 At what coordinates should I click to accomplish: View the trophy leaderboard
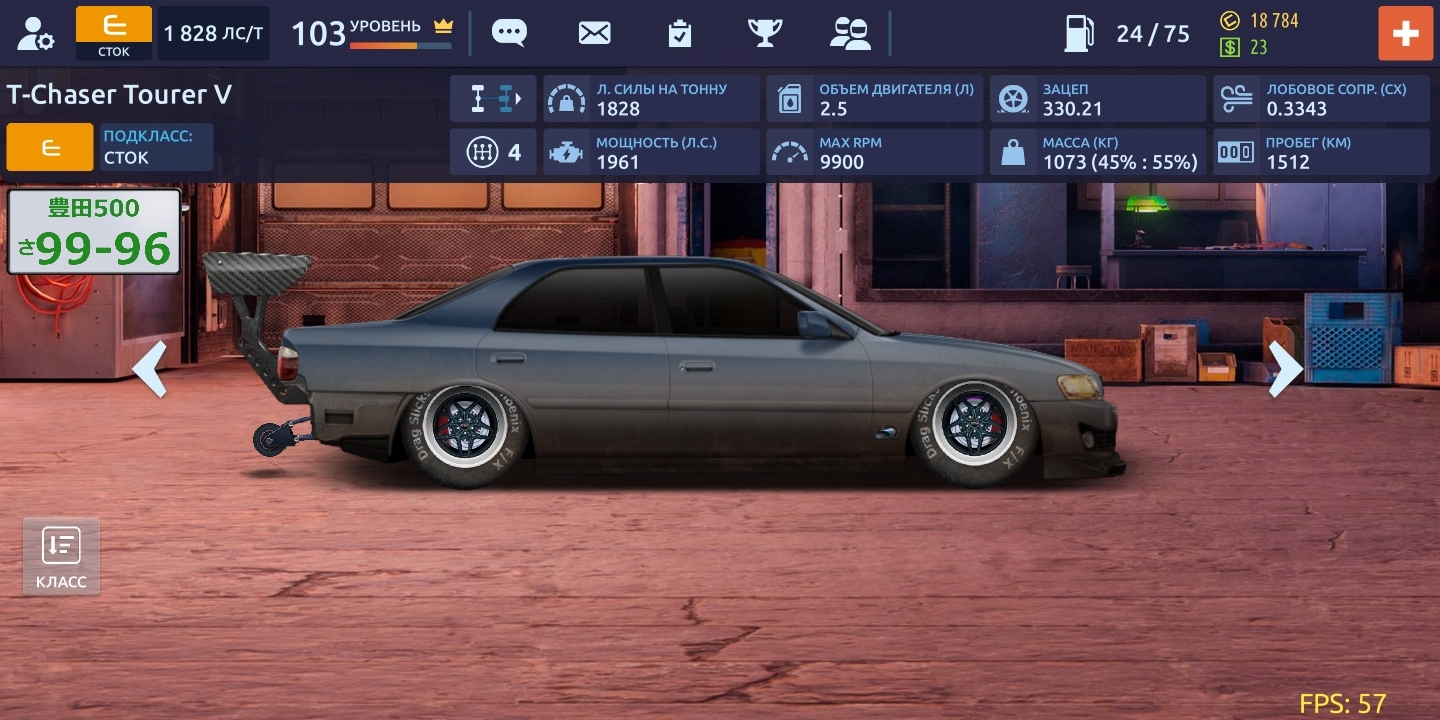click(x=765, y=33)
